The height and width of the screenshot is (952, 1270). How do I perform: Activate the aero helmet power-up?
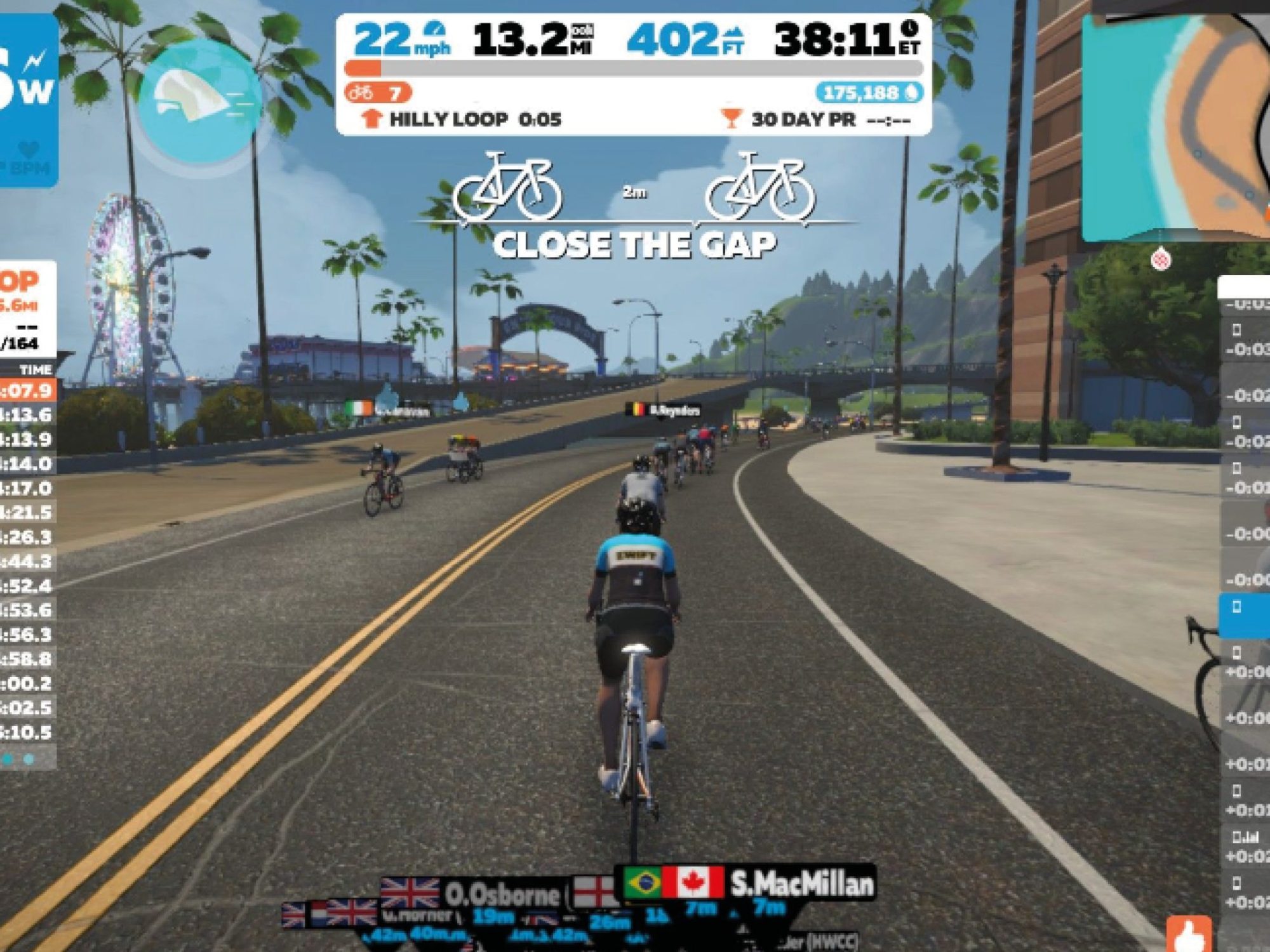point(199,100)
